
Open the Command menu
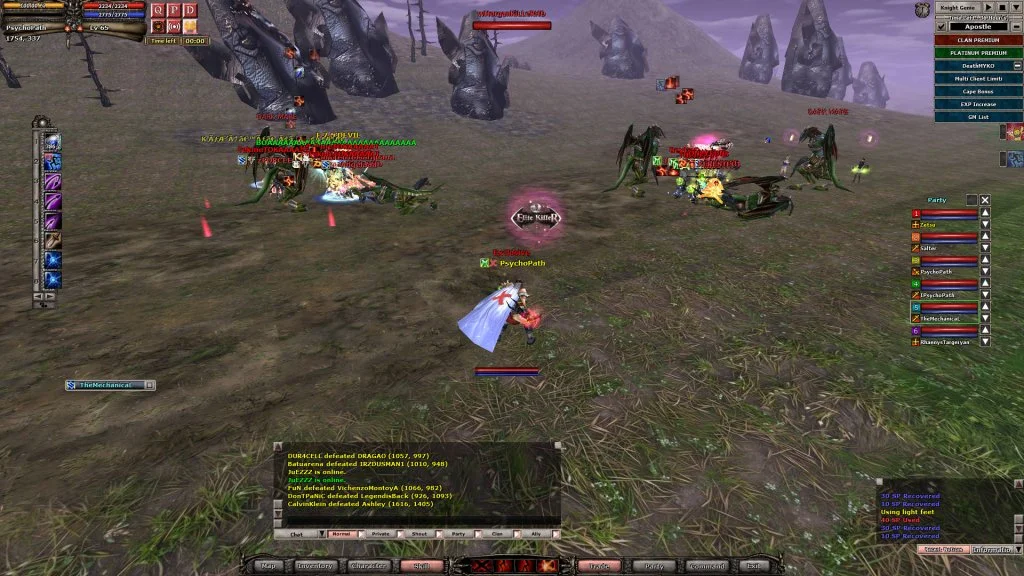[x=708, y=566]
